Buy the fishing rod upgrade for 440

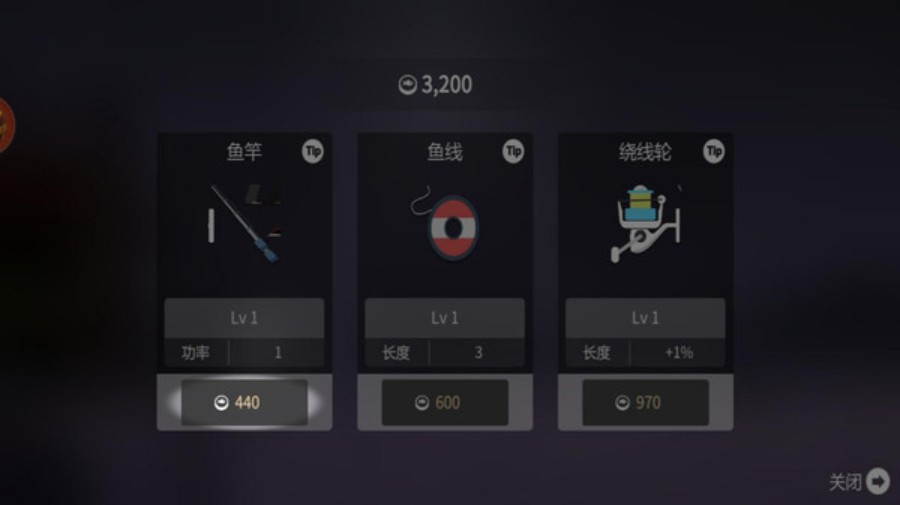(244, 402)
